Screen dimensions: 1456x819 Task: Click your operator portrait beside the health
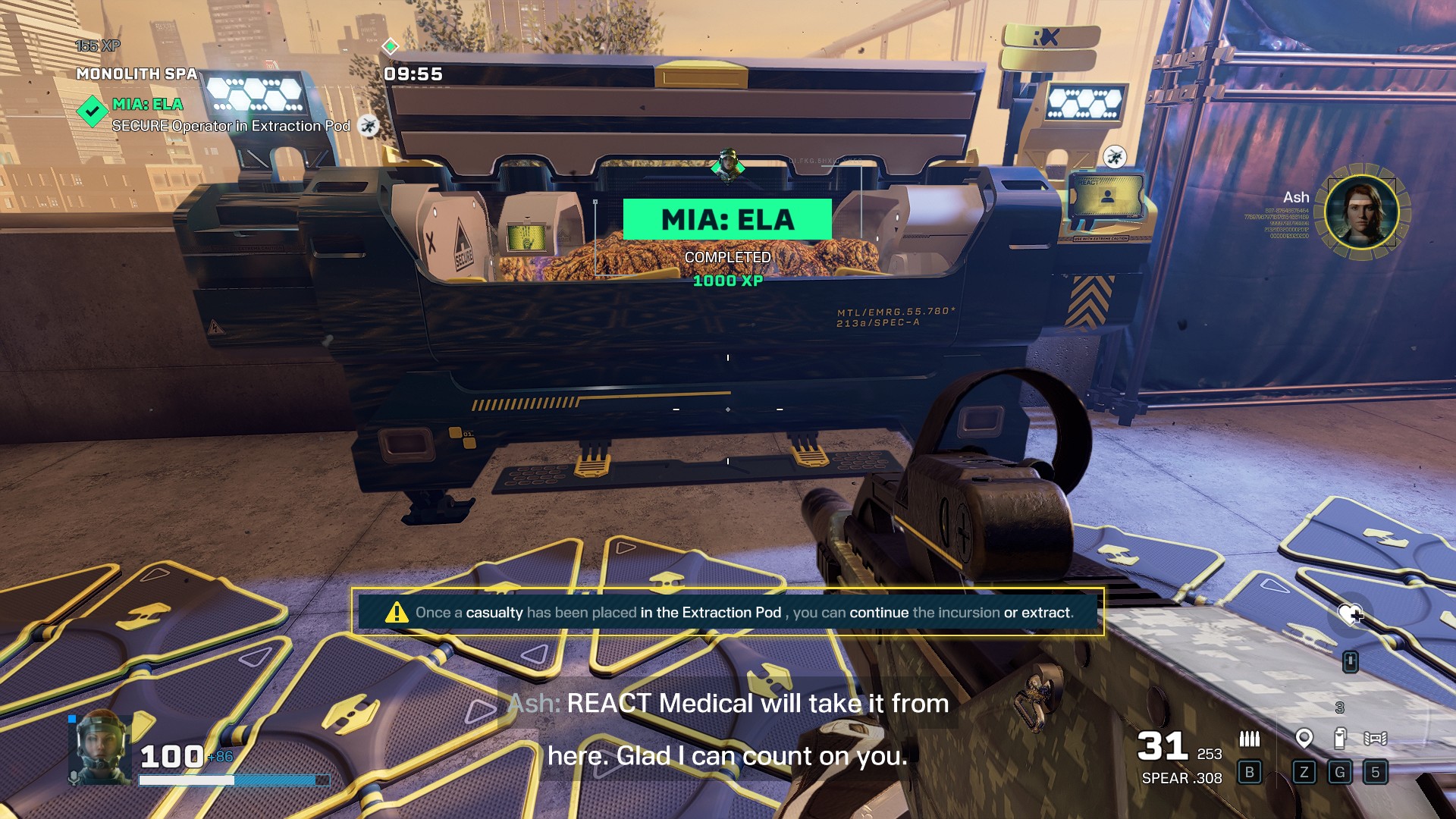point(100,748)
